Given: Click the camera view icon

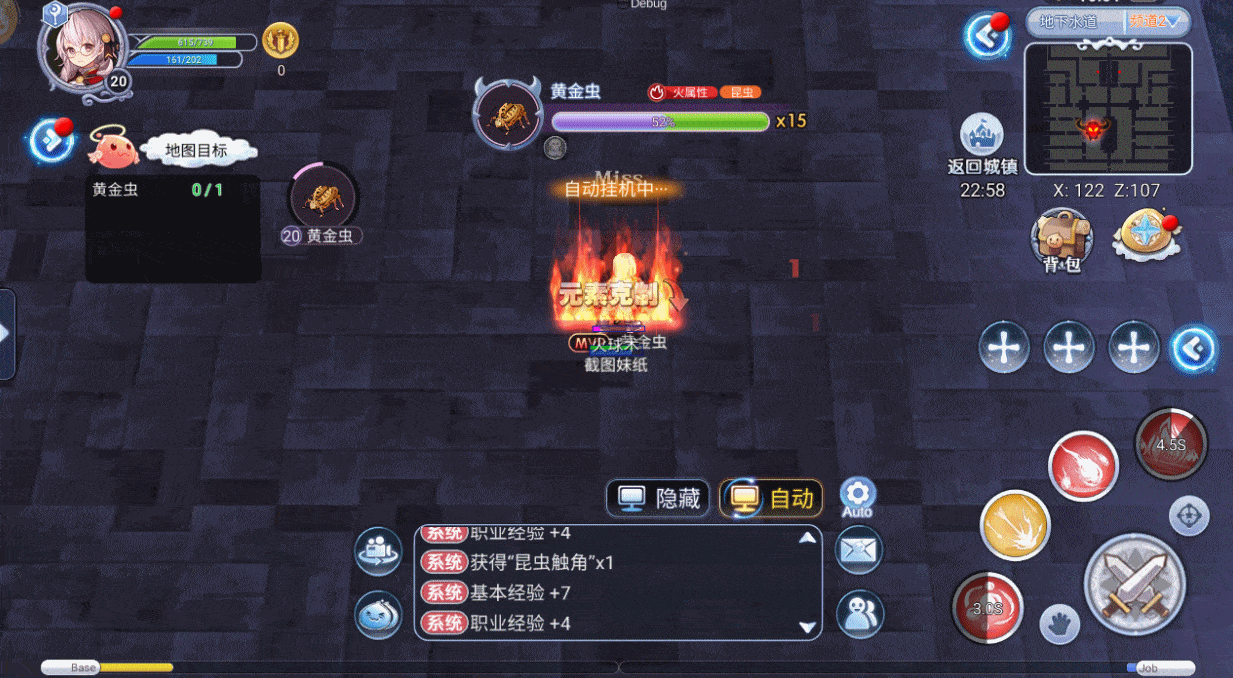Looking at the screenshot, I should tap(379, 551).
